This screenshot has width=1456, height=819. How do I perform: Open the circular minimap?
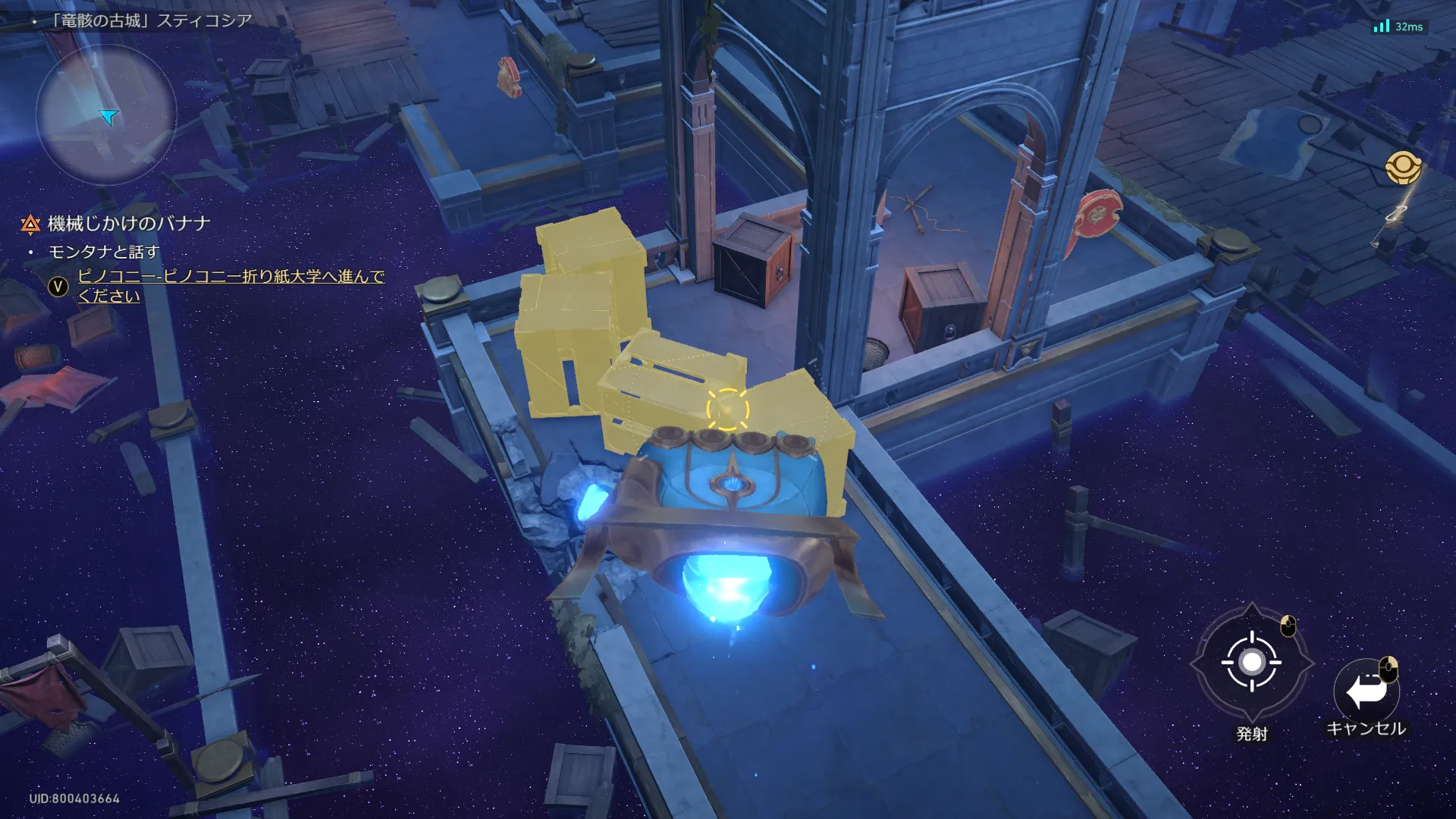coord(106,115)
